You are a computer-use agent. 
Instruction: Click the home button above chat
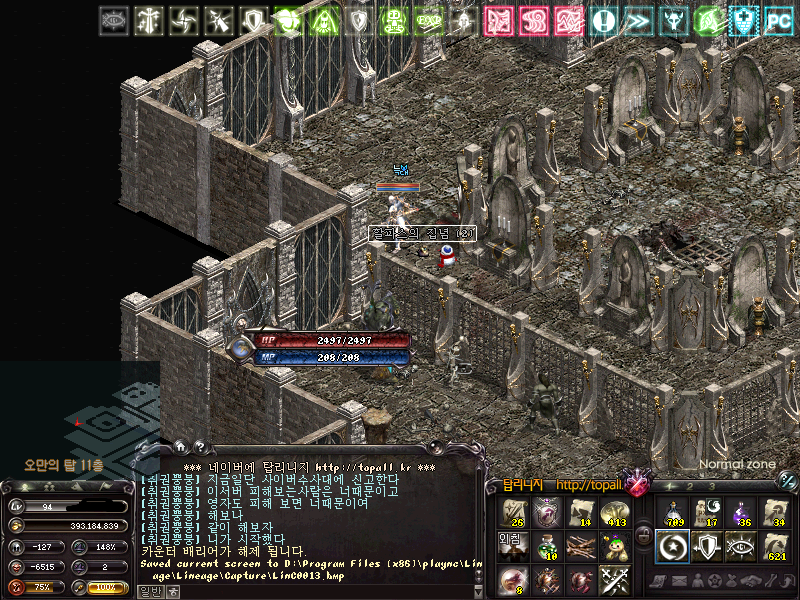[178, 448]
